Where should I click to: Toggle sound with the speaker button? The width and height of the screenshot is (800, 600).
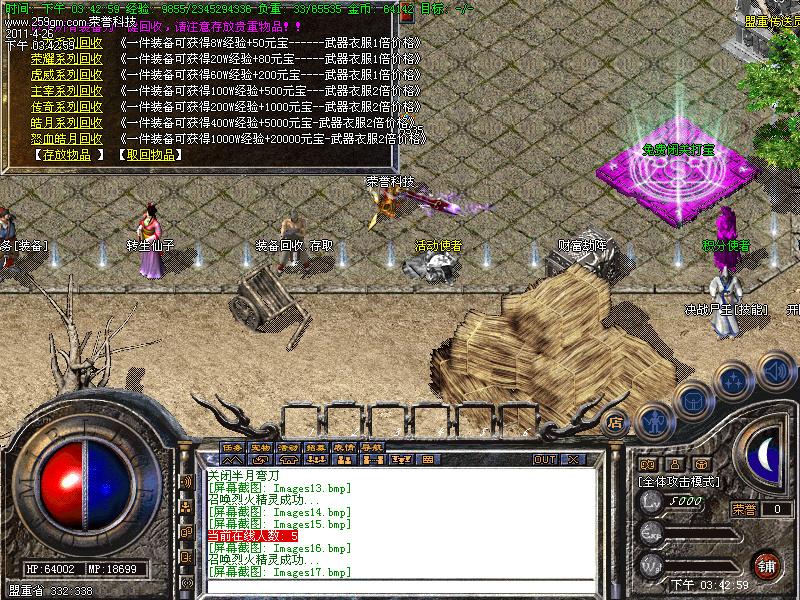coord(776,369)
